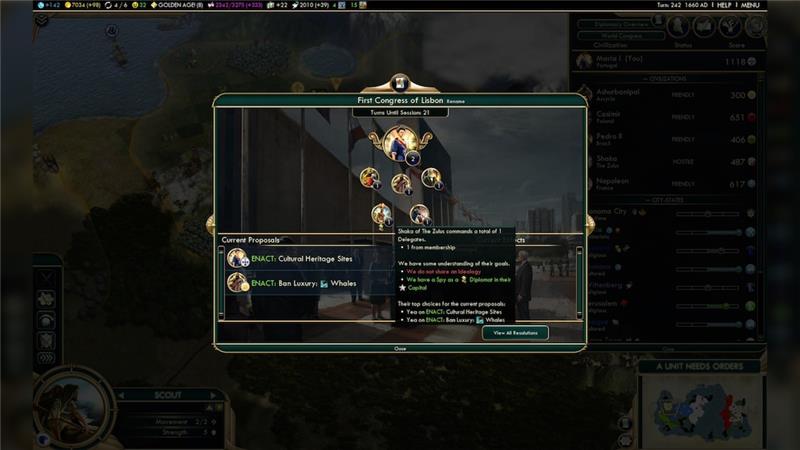The height and width of the screenshot is (450, 800).
Task: Open the in-game MENU
Action: pyautogui.click(x=777, y=5)
